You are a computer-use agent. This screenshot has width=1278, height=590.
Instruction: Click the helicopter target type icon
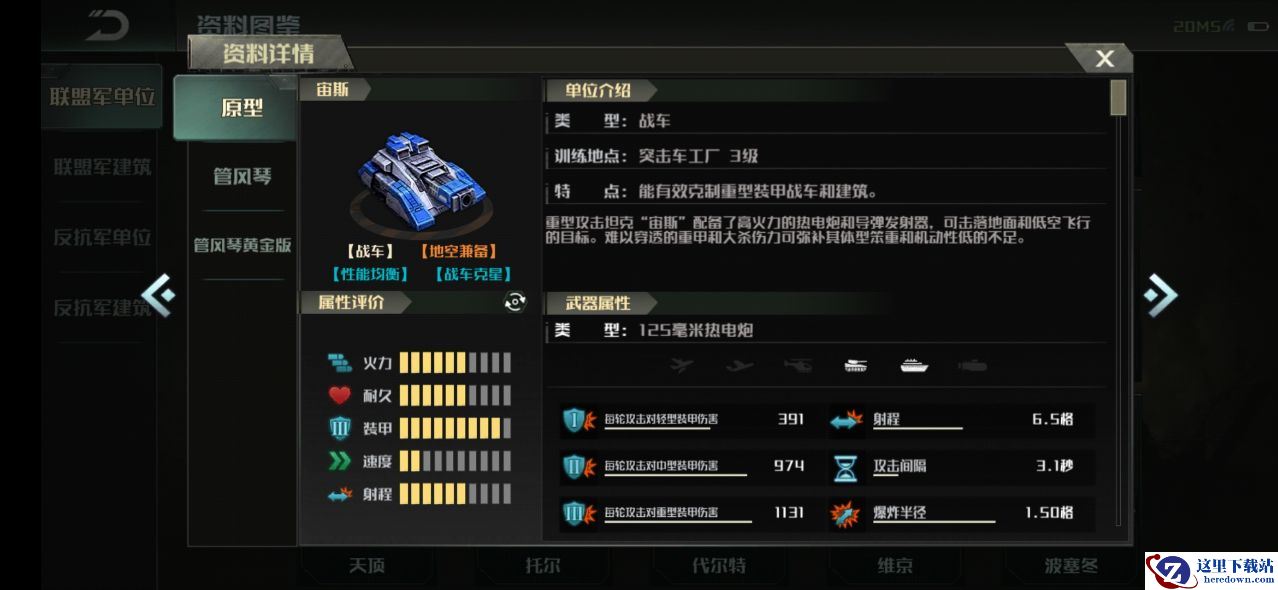click(x=799, y=366)
